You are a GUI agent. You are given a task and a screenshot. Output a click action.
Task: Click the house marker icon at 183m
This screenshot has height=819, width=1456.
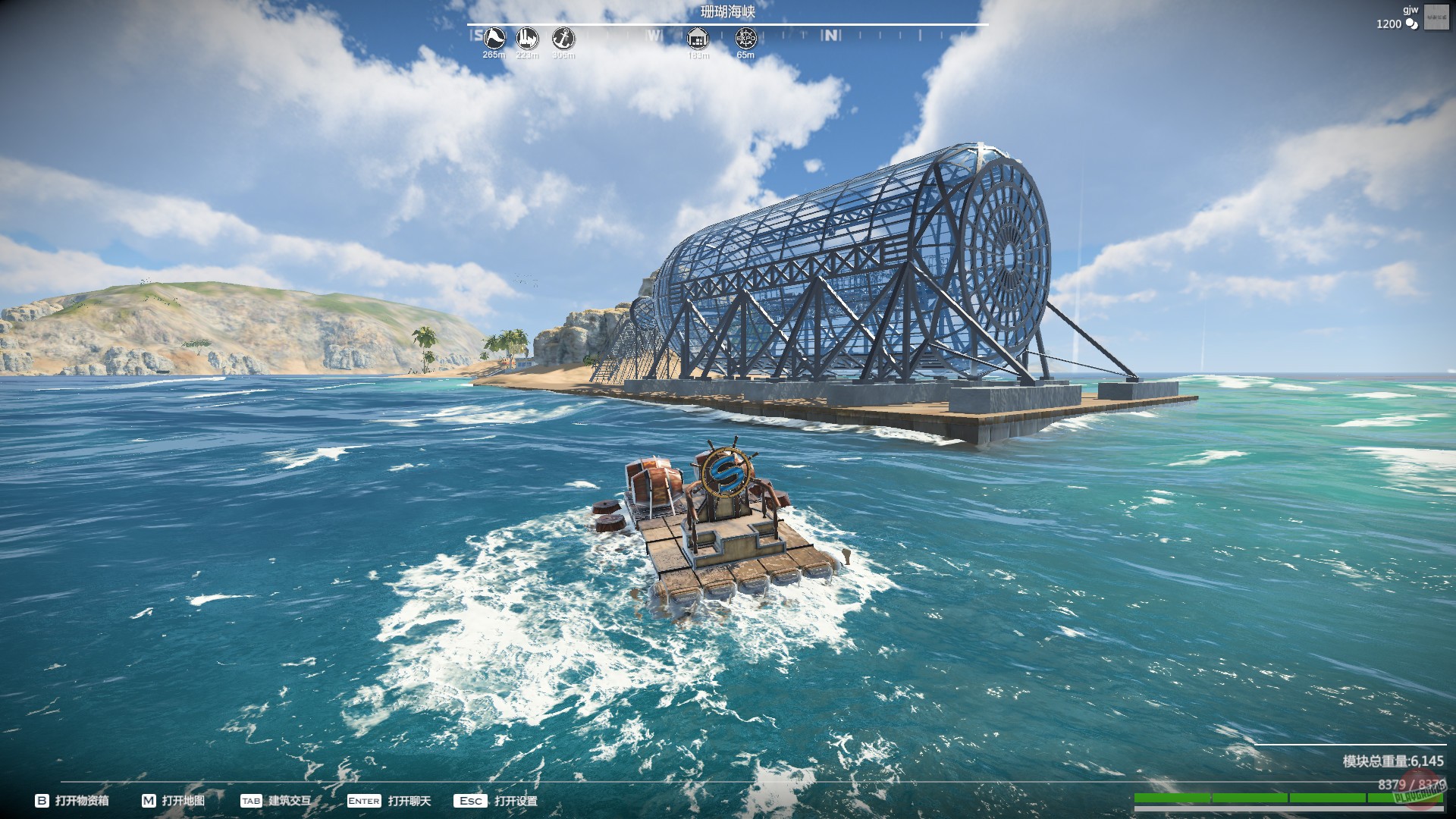click(x=697, y=39)
